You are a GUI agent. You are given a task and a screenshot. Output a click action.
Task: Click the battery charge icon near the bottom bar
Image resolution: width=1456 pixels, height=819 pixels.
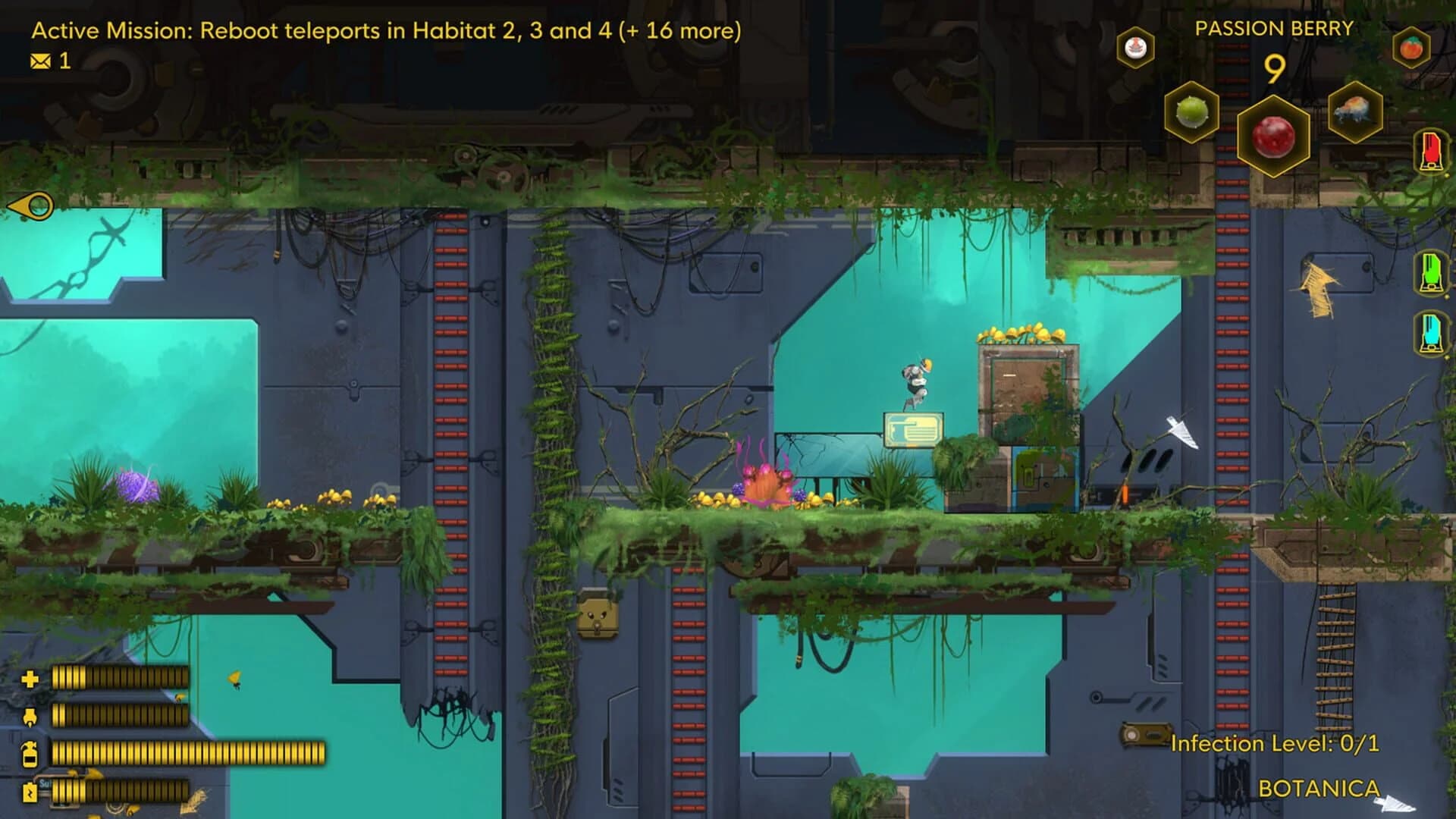click(x=30, y=793)
